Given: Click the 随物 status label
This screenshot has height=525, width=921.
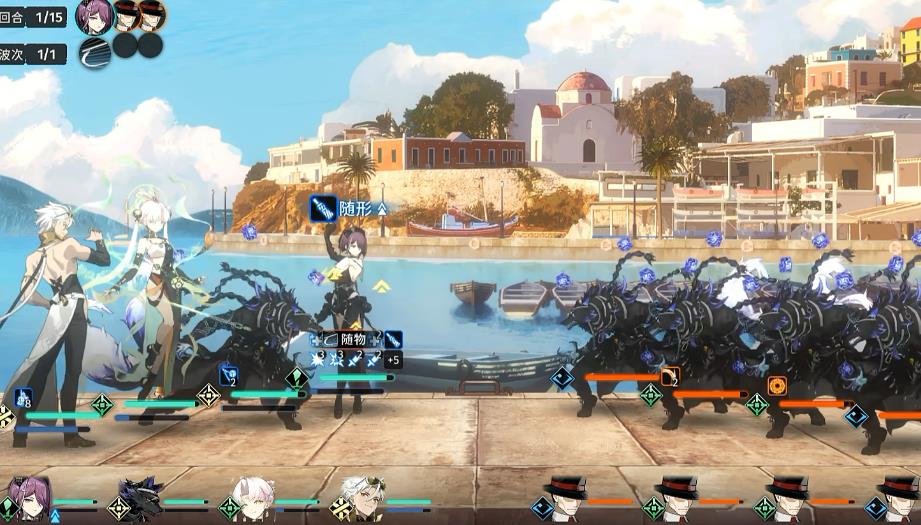Looking at the screenshot, I should 352,340.
